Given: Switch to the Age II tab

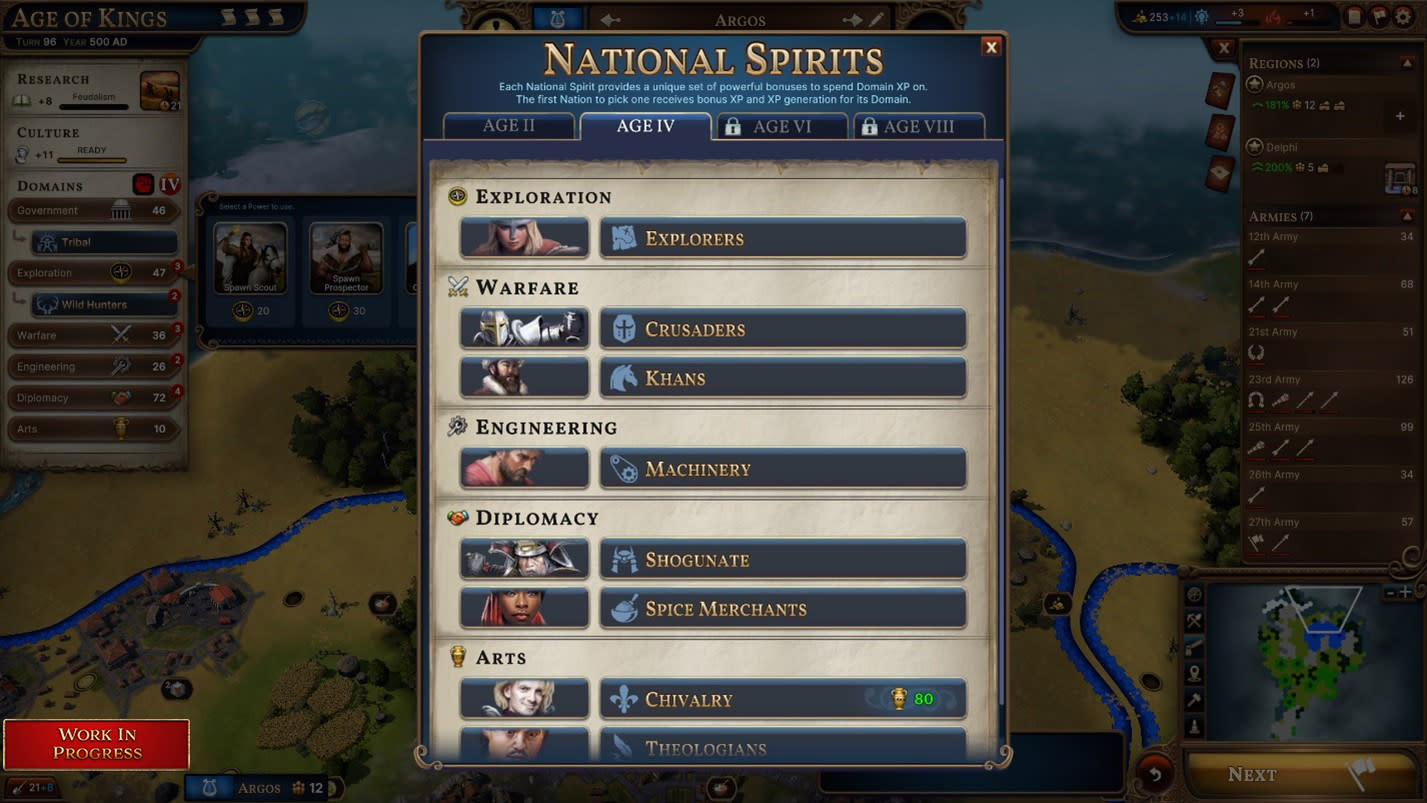Looking at the screenshot, I should click(x=509, y=126).
